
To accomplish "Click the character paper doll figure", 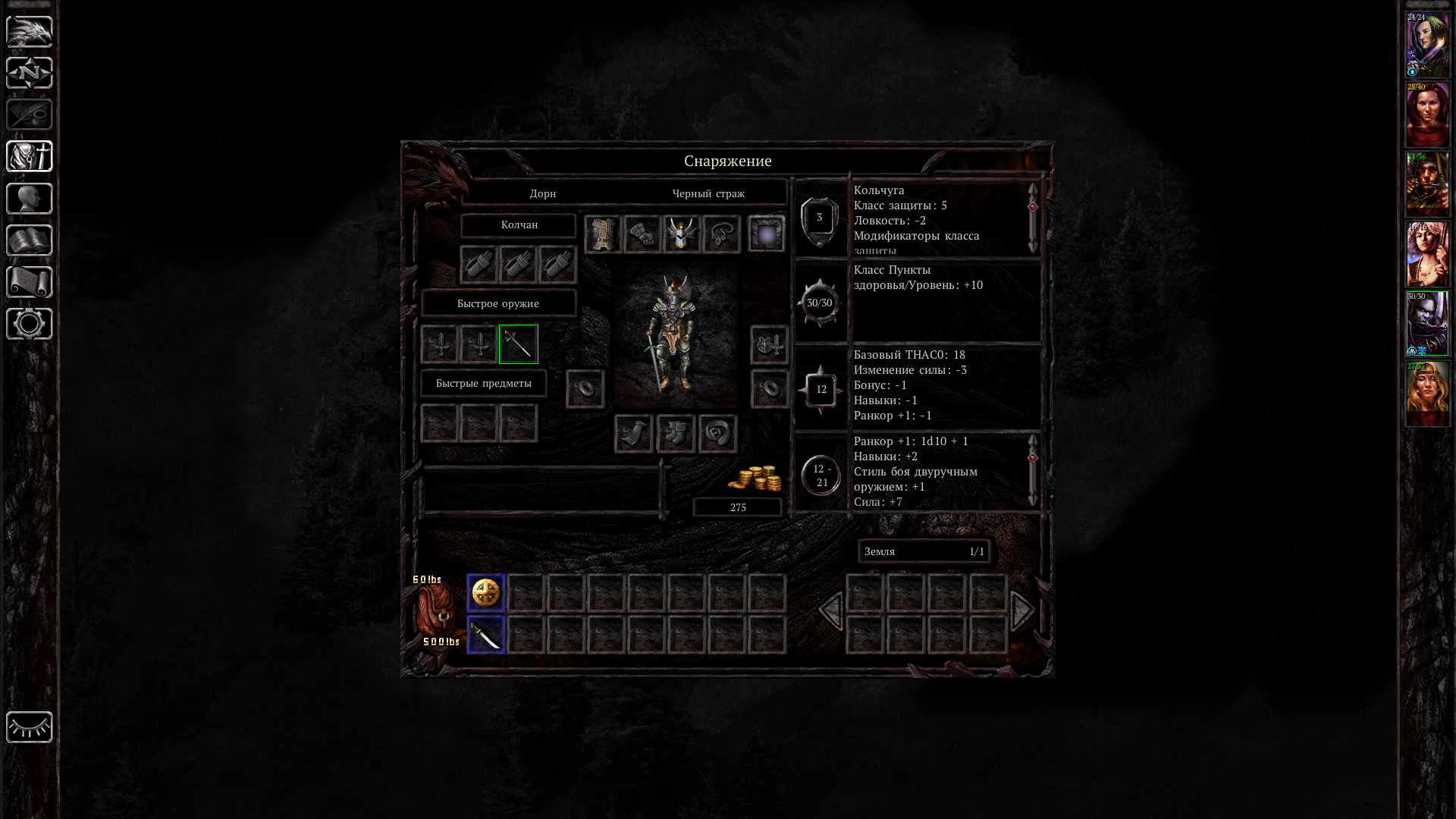I will pyautogui.click(x=674, y=336).
